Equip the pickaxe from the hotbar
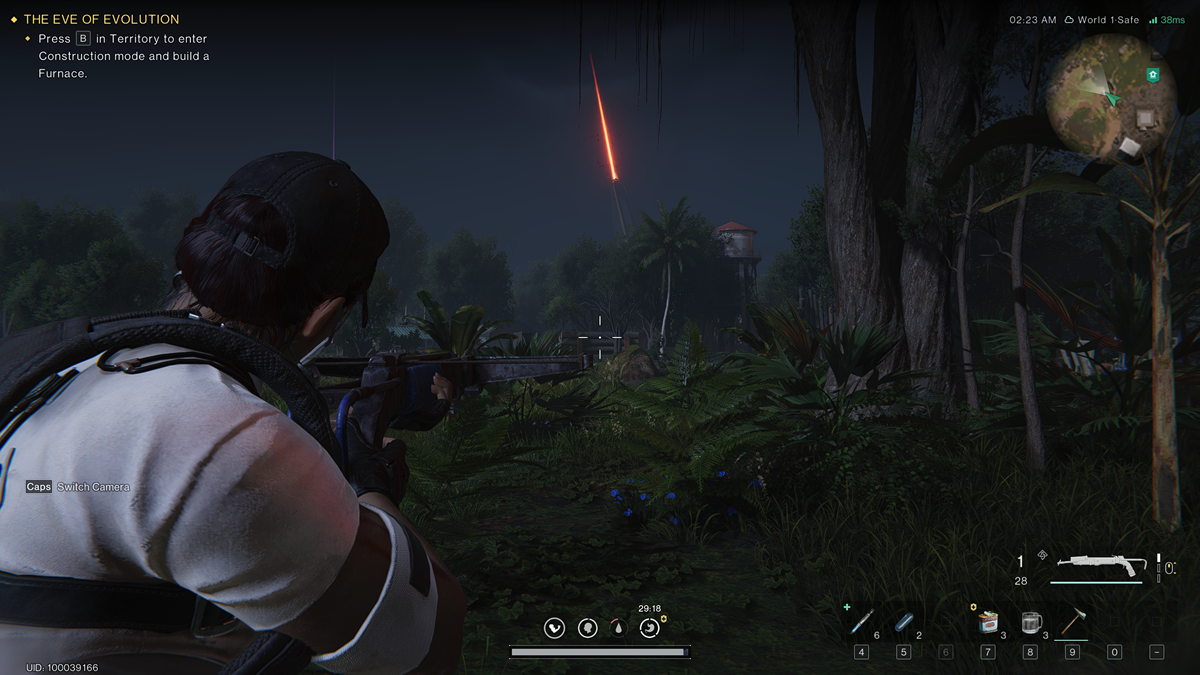The width and height of the screenshot is (1200, 675). (x=1072, y=622)
